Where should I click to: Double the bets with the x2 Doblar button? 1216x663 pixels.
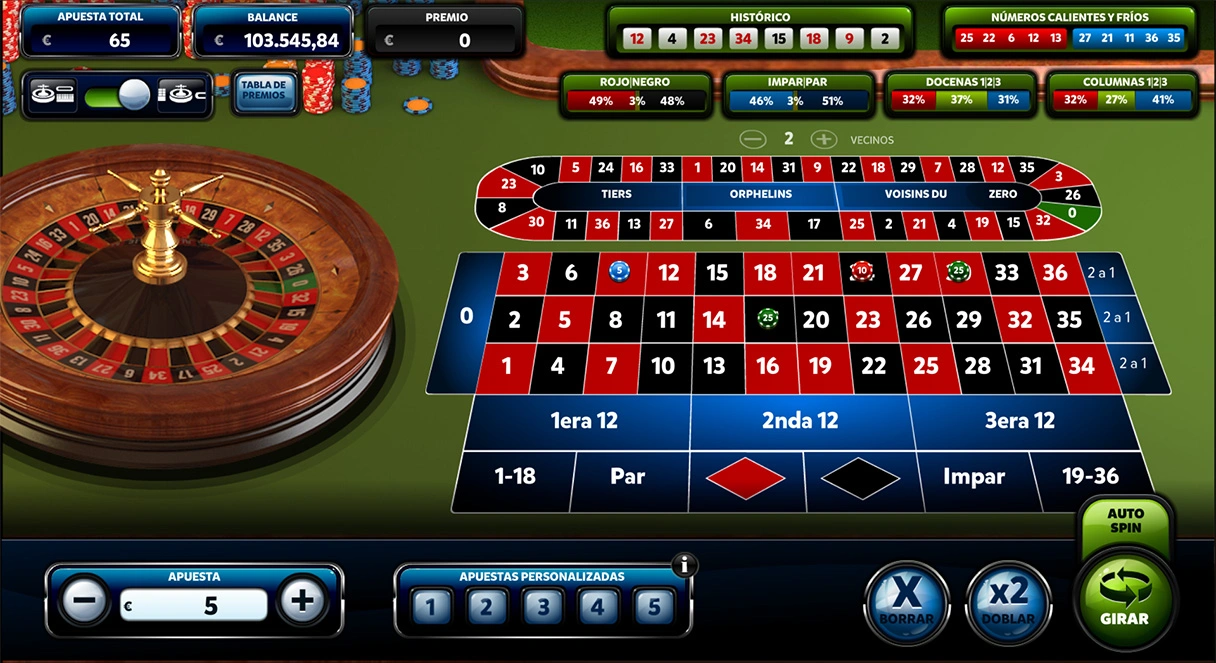[x=1008, y=600]
